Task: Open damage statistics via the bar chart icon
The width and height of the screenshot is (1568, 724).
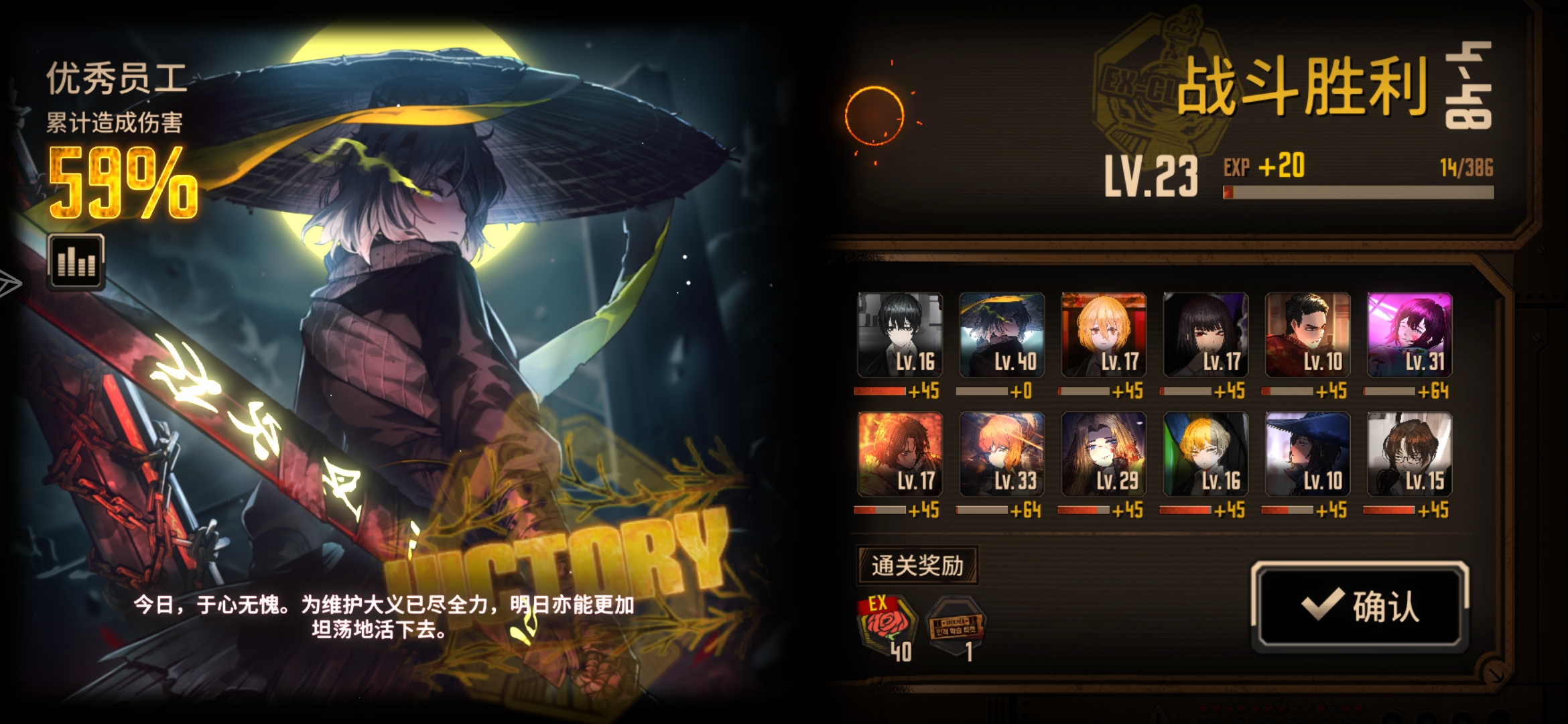Action: tap(76, 260)
